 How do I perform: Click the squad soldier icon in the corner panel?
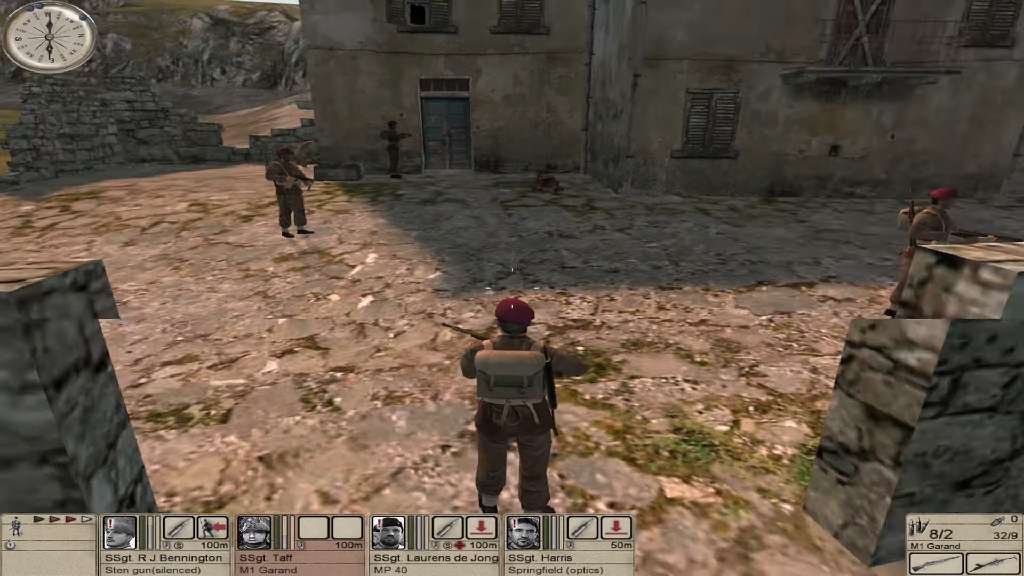click(15, 524)
